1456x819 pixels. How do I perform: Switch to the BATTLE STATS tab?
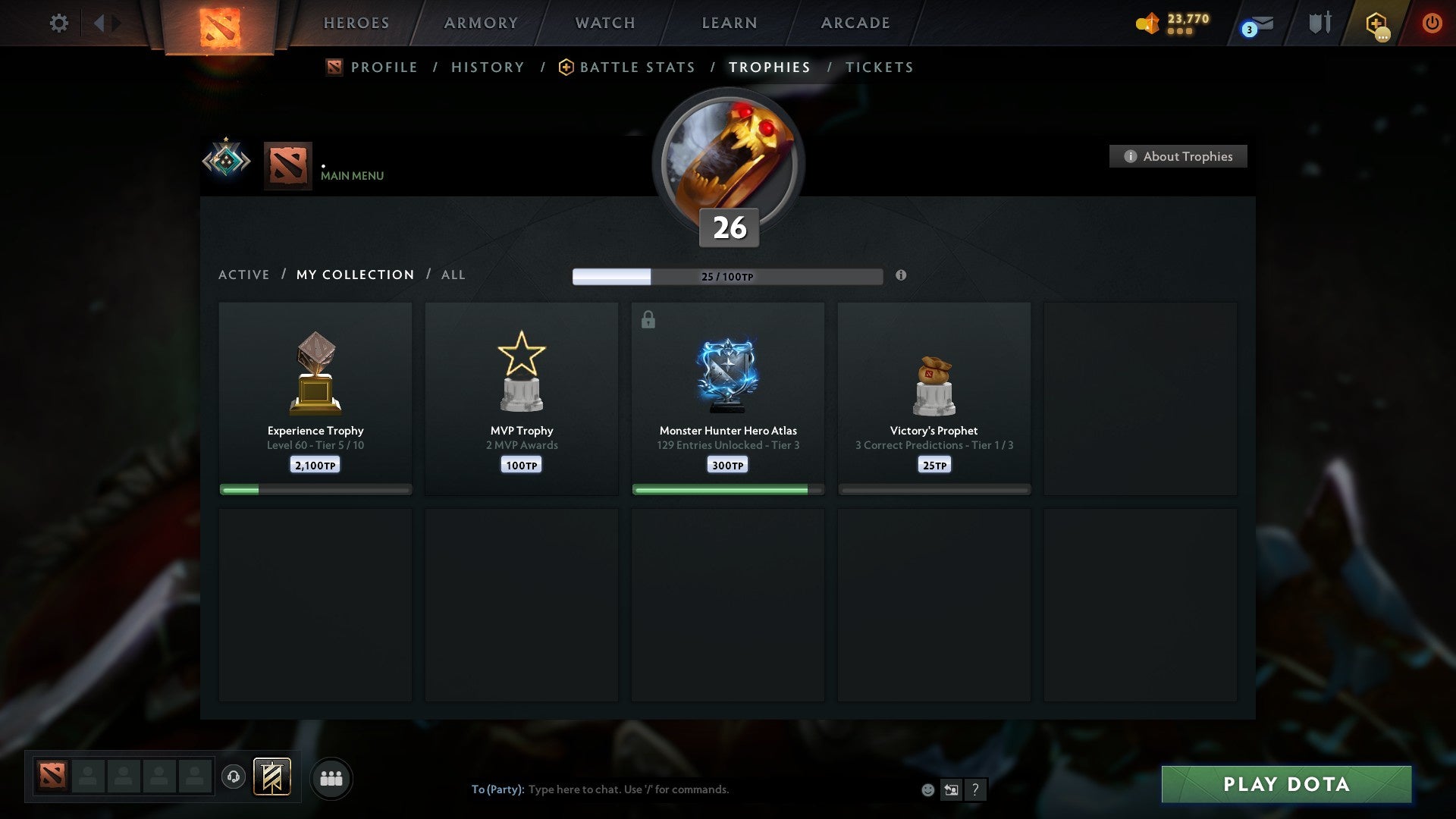click(x=636, y=67)
